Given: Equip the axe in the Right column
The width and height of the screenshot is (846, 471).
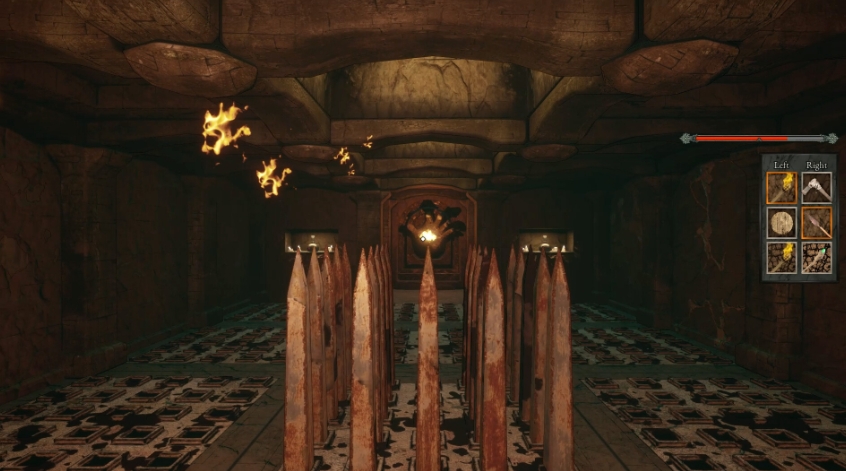Looking at the screenshot, I should [x=816, y=187].
